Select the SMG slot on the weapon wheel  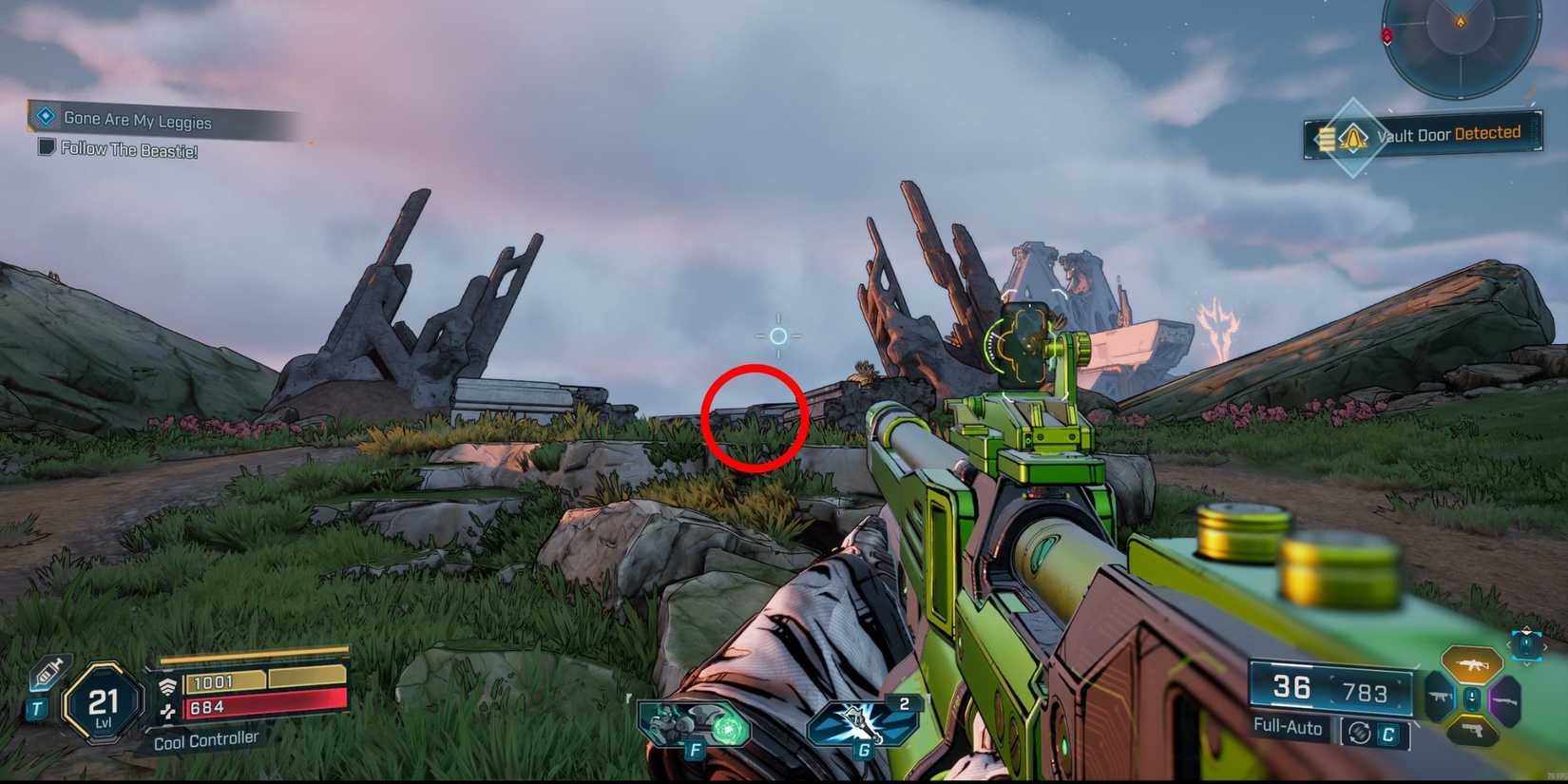[x=1439, y=696]
